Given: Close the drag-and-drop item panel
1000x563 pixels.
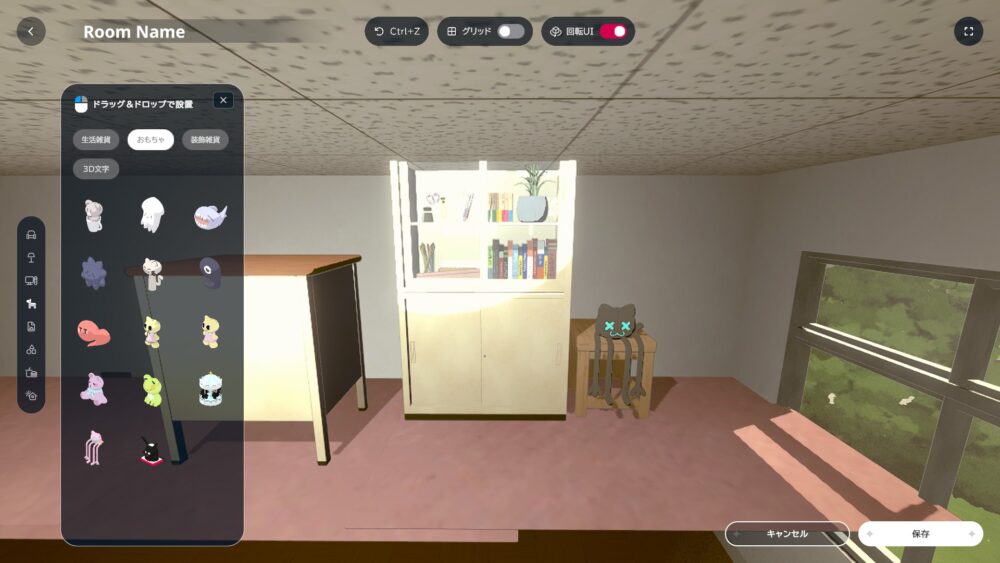Looking at the screenshot, I should [223, 100].
